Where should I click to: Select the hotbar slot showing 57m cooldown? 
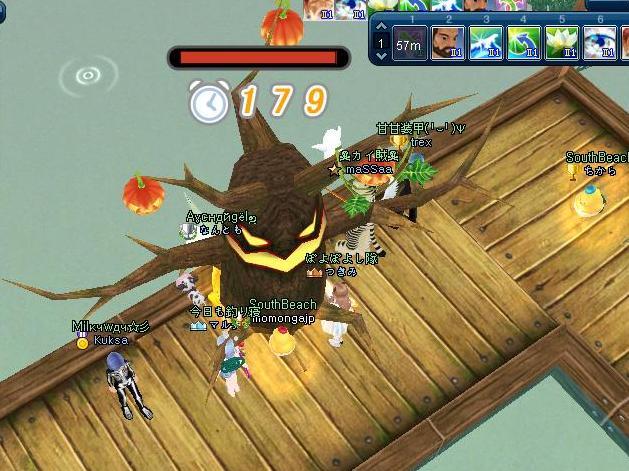tap(408, 44)
